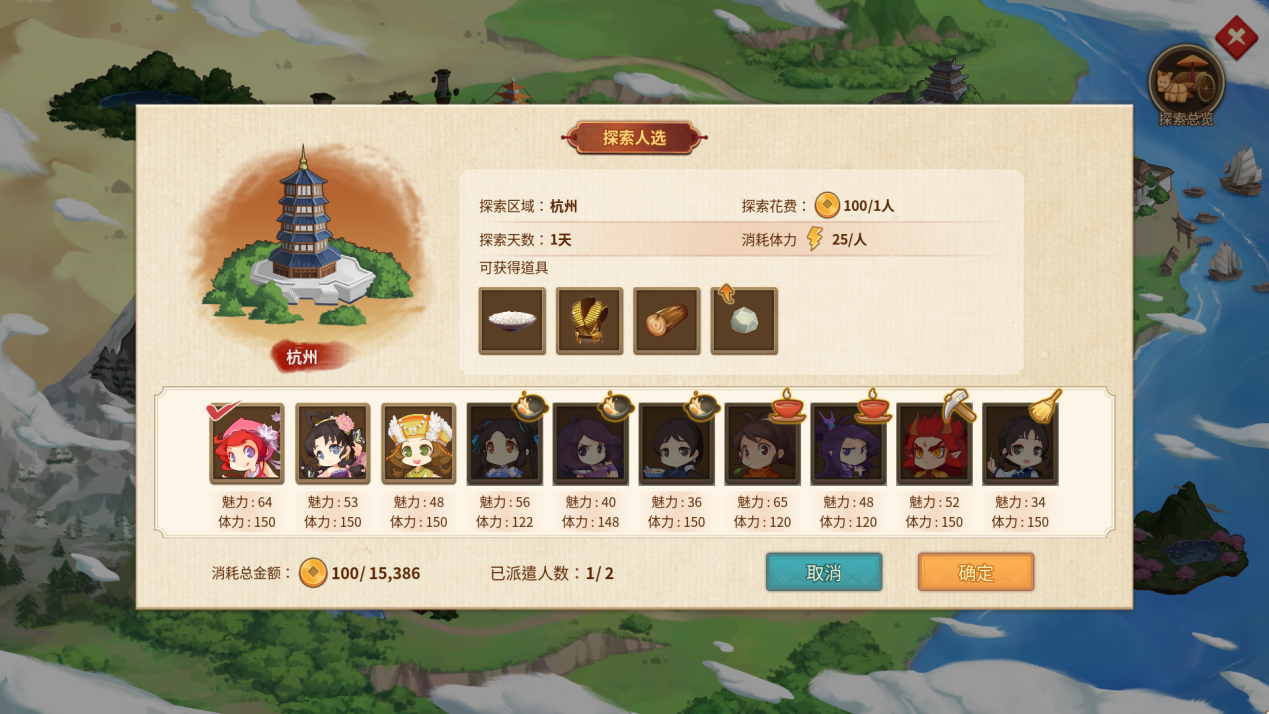This screenshot has width=1269, height=714.
Task: Deselect the checked red-haired character
Action: pos(247,444)
